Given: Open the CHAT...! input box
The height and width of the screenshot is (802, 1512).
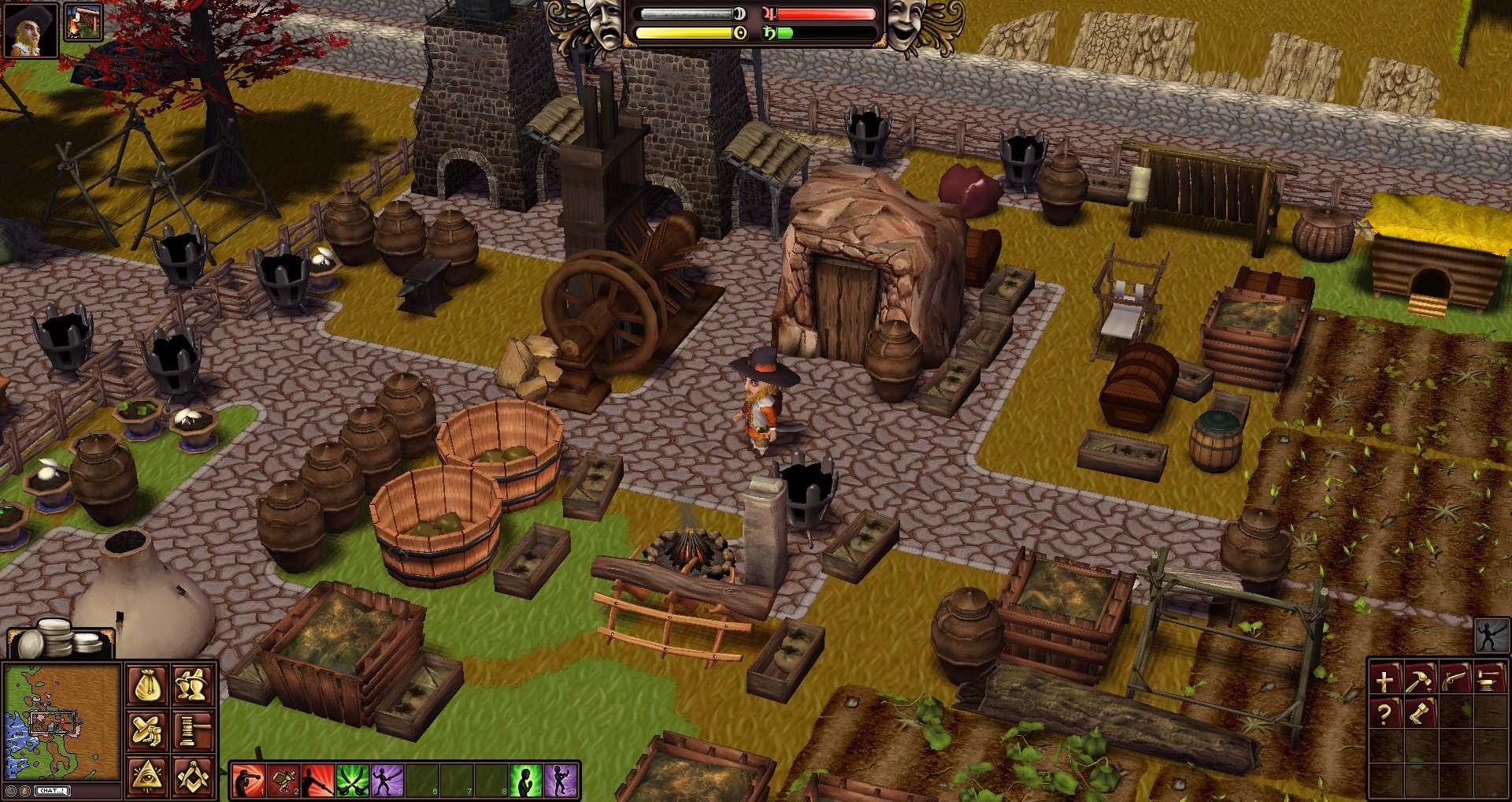Looking at the screenshot, I should (x=51, y=792).
